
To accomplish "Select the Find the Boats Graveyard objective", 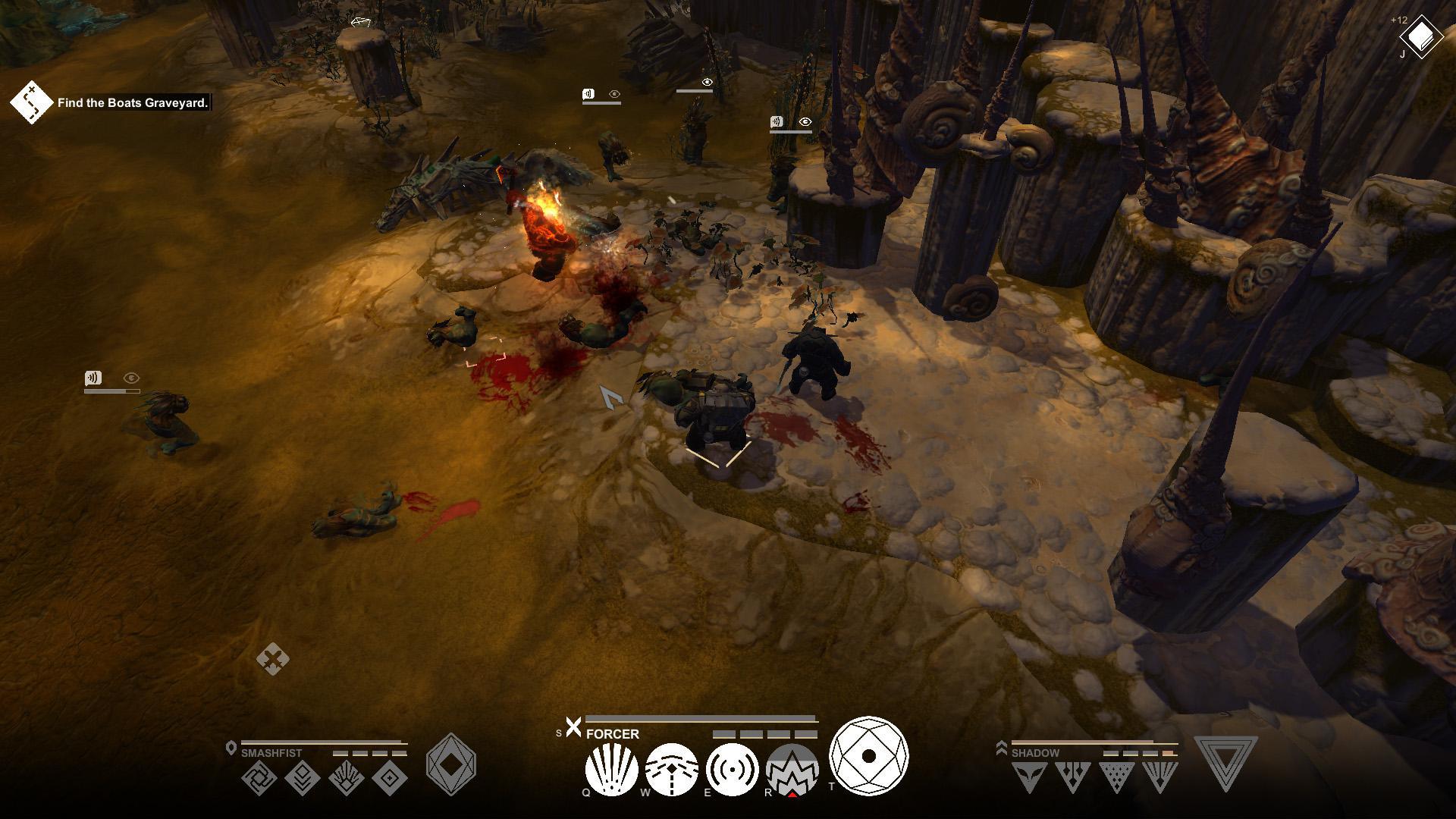I will tap(133, 103).
